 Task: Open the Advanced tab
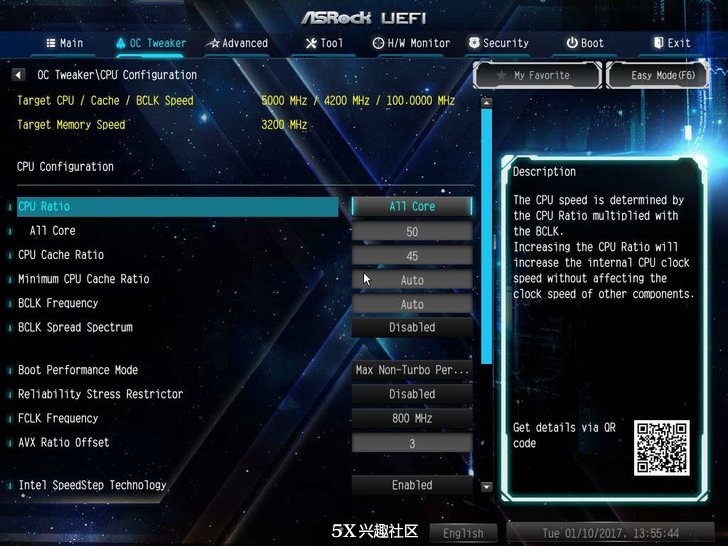(237, 43)
